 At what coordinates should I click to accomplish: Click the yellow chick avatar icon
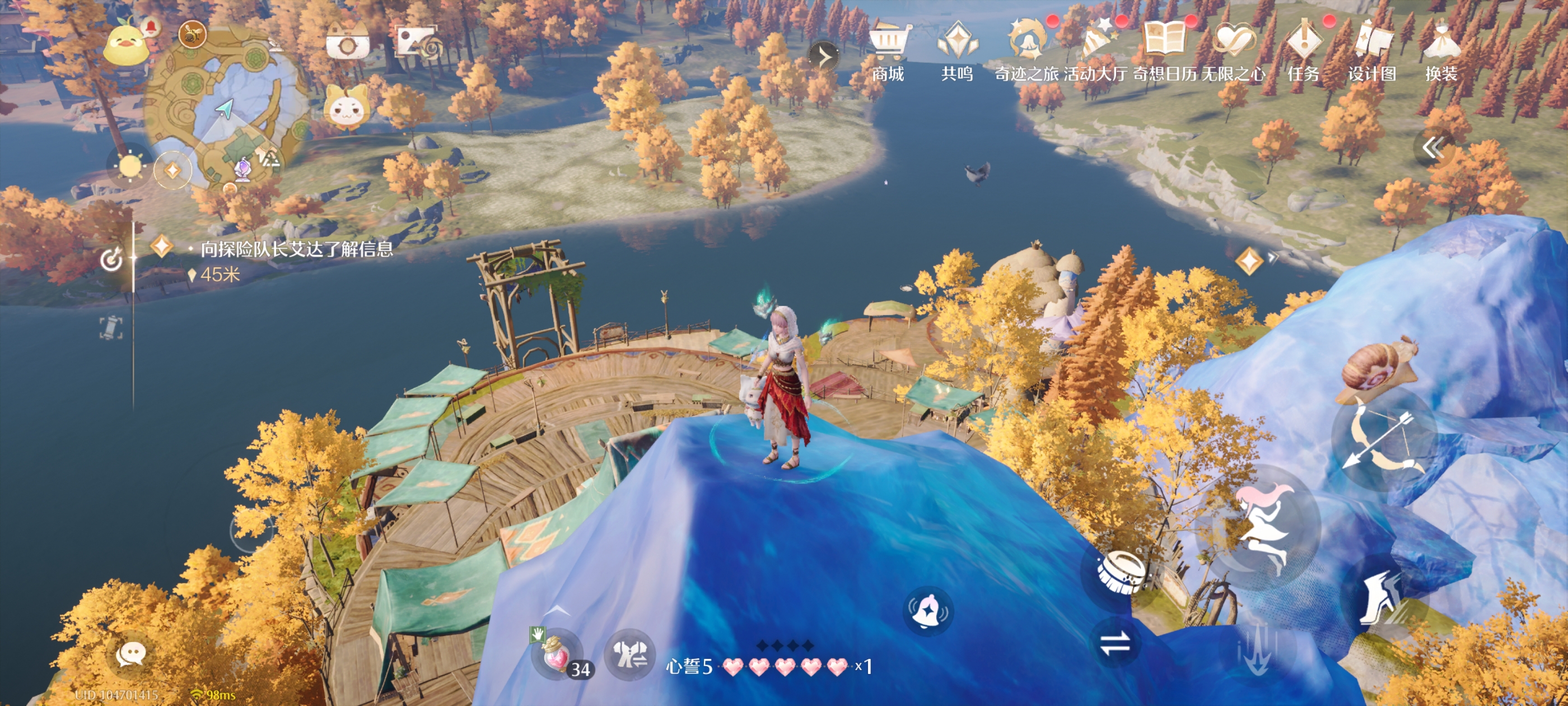click(127, 44)
